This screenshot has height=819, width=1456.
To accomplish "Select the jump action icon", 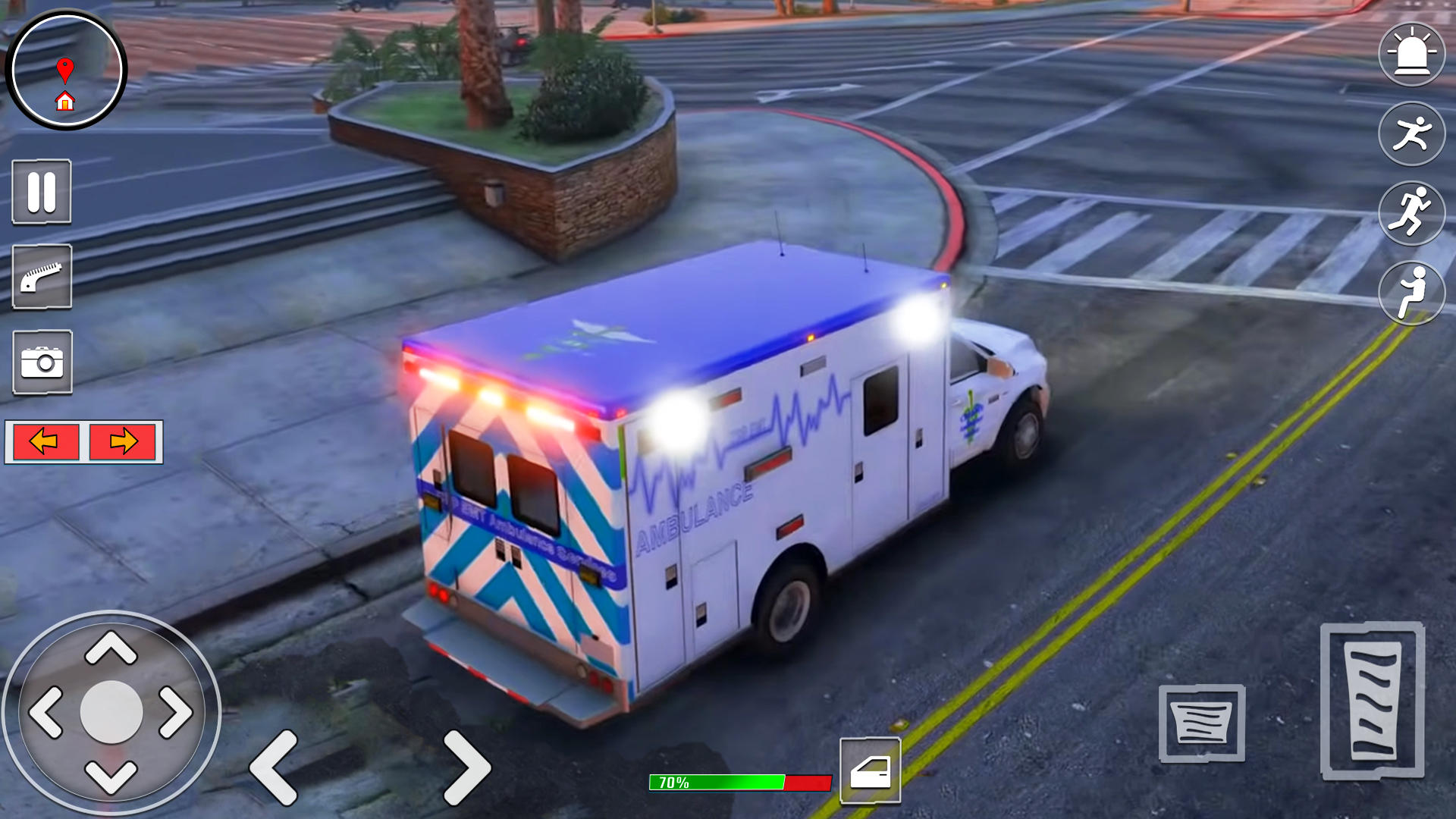I will click(x=1411, y=294).
